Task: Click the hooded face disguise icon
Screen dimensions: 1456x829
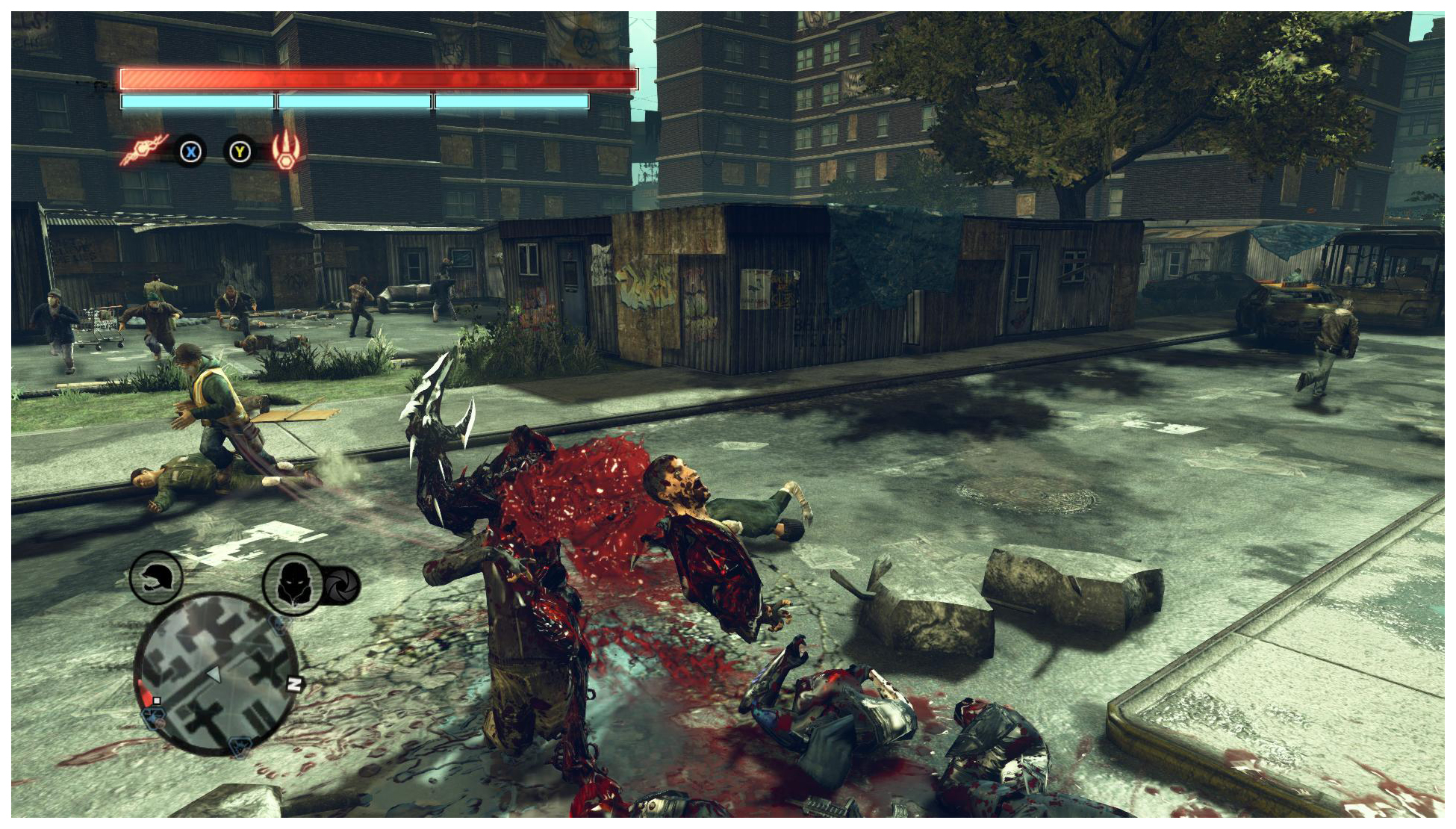Action: (292, 583)
